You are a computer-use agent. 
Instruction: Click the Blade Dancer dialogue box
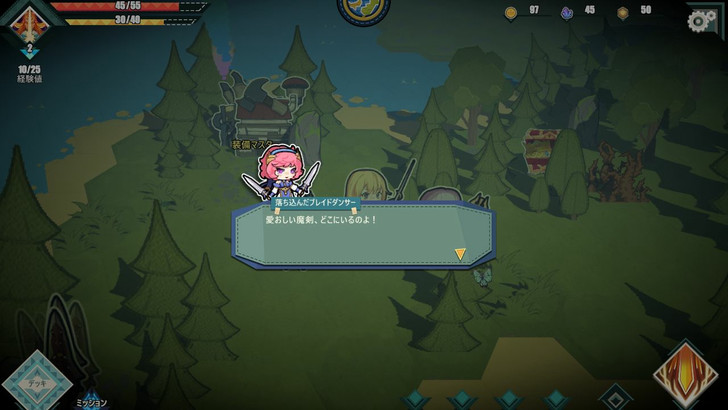364,234
